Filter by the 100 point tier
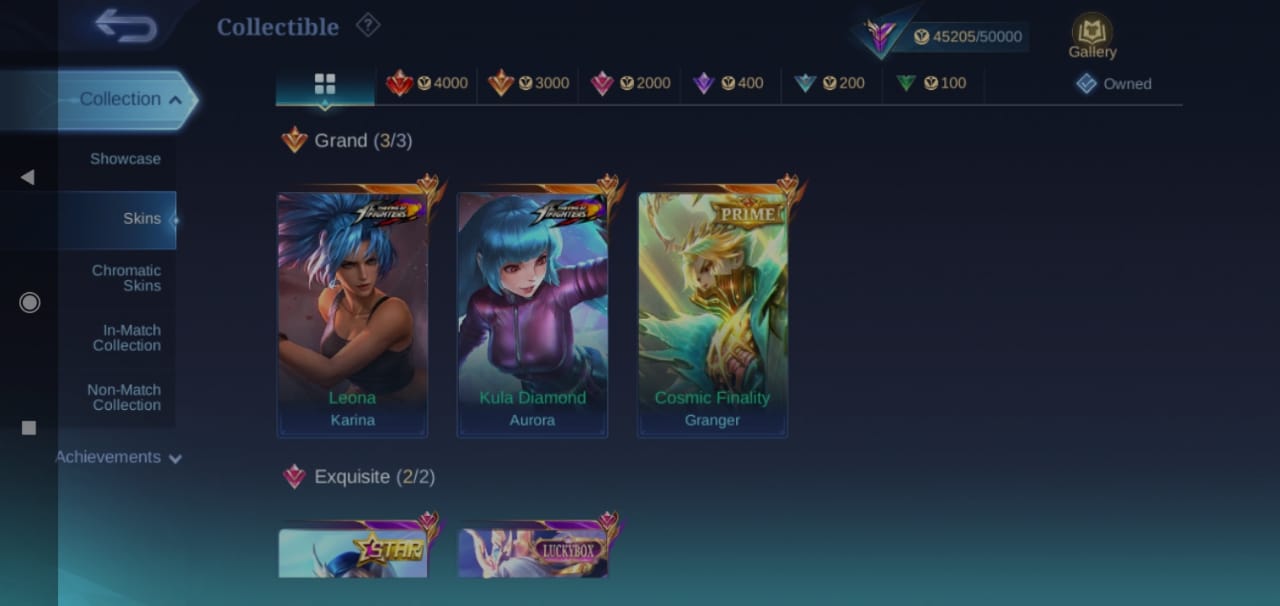 932,84
